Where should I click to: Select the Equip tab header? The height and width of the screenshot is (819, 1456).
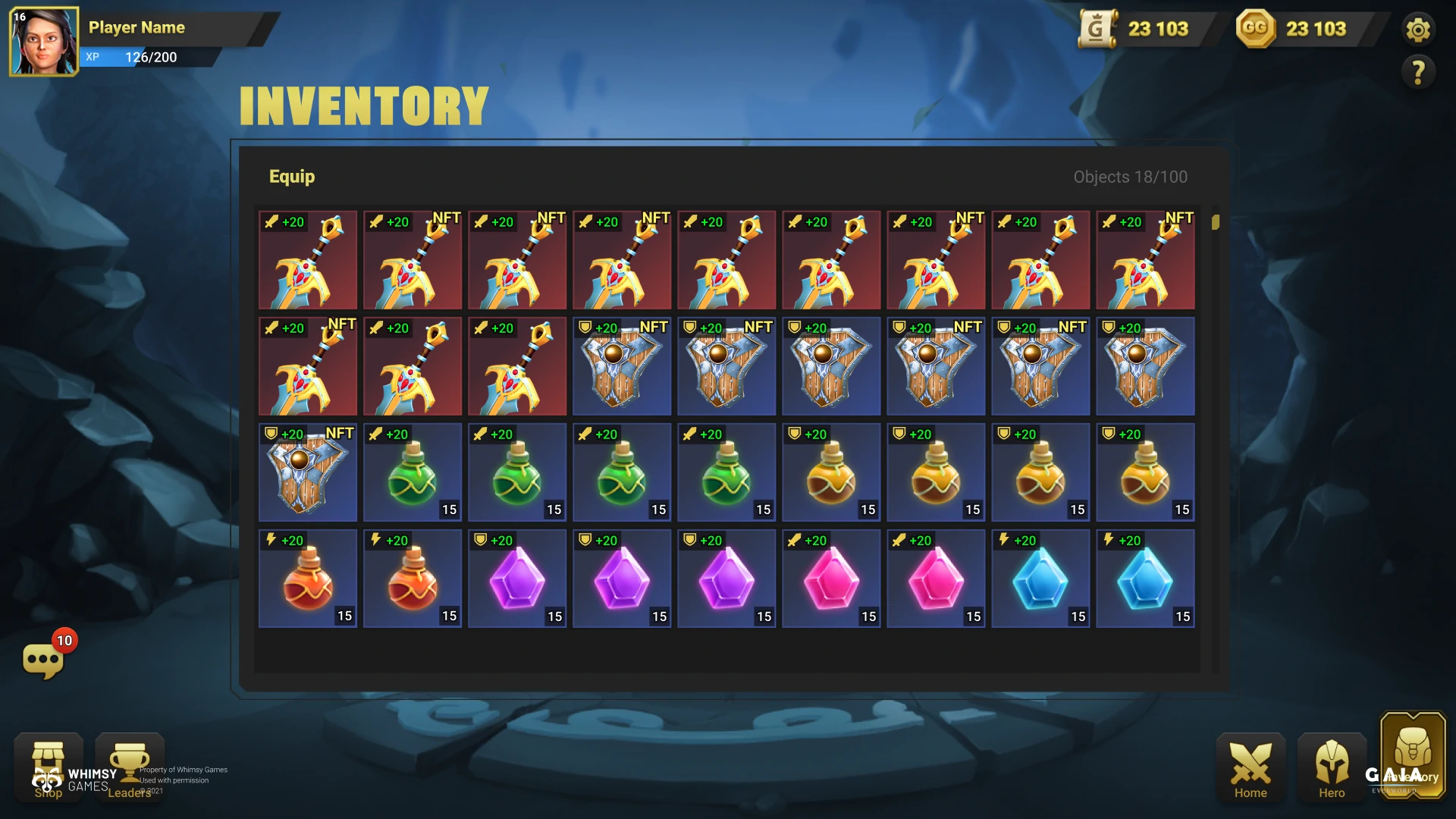tap(292, 177)
